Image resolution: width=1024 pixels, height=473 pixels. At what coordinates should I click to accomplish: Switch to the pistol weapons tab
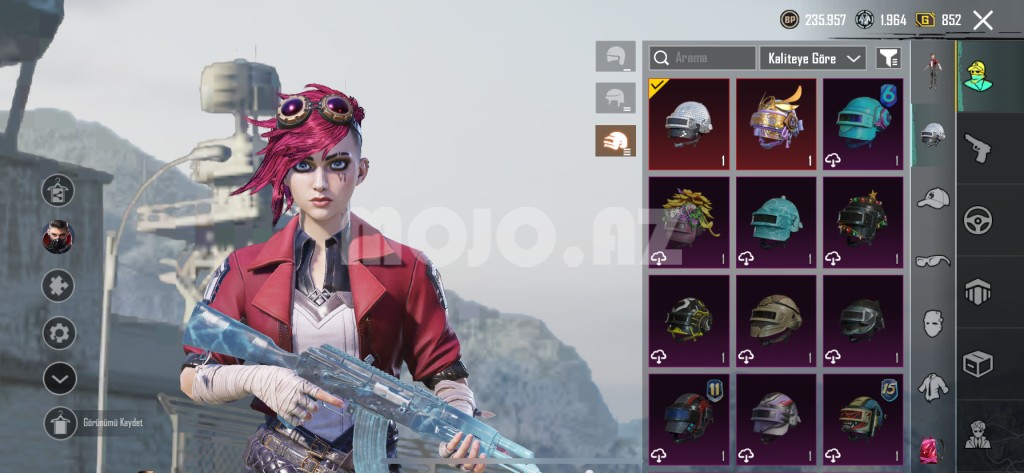pyautogui.click(x=977, y=148)
